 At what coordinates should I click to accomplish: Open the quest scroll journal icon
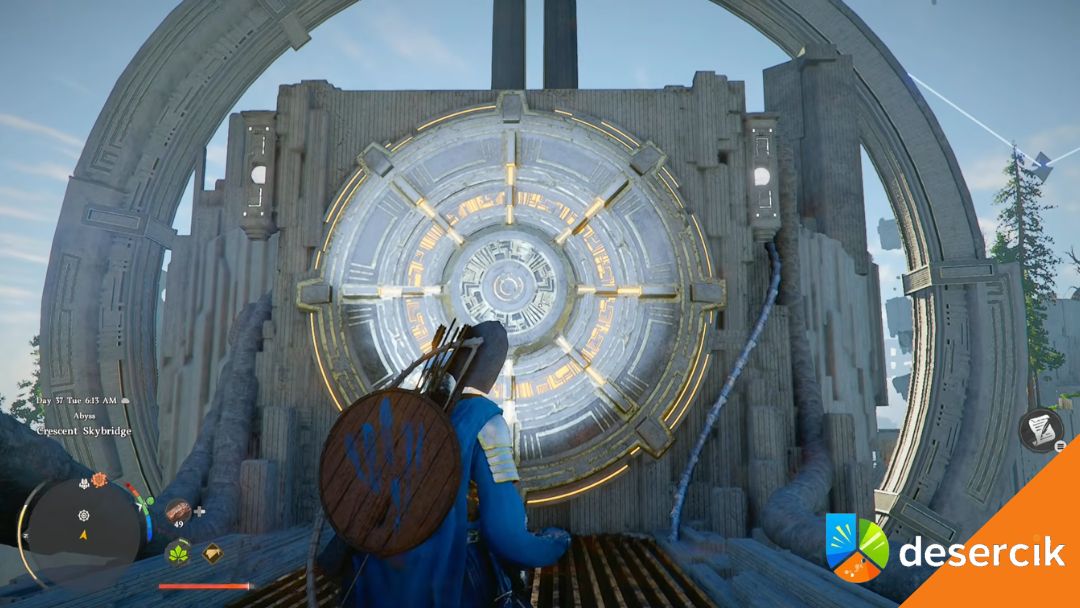tap(1038, 428)
